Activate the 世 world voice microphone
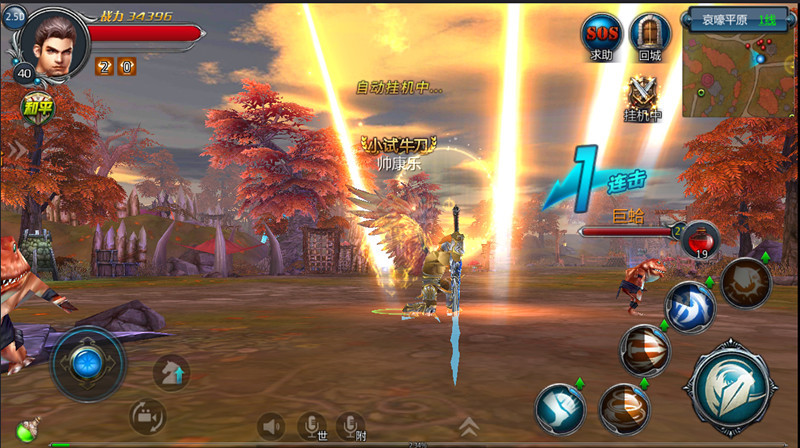The height and width of the screenshot is (448, 800). tap(312, 426)
